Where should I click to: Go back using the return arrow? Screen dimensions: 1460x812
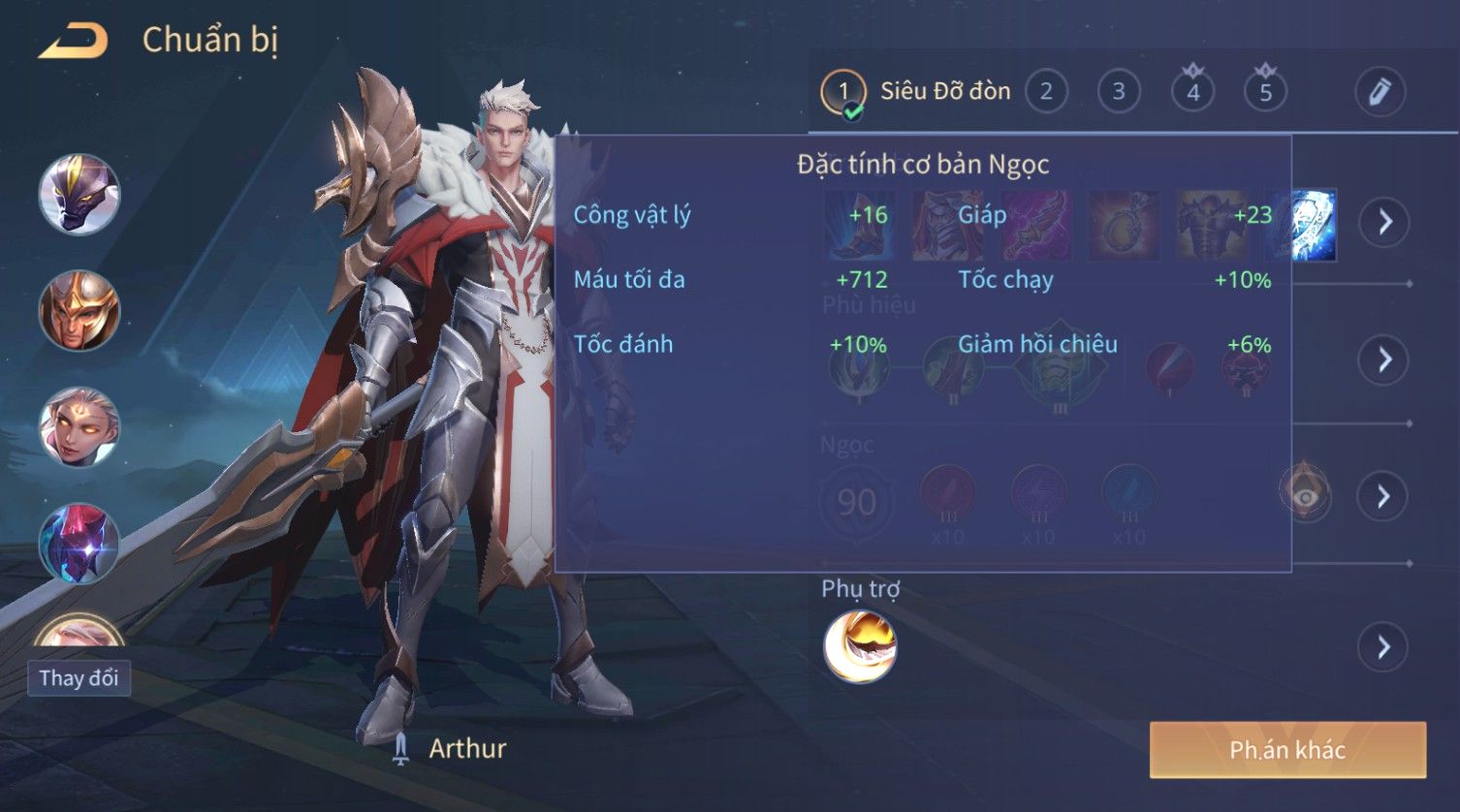point(73,41)
